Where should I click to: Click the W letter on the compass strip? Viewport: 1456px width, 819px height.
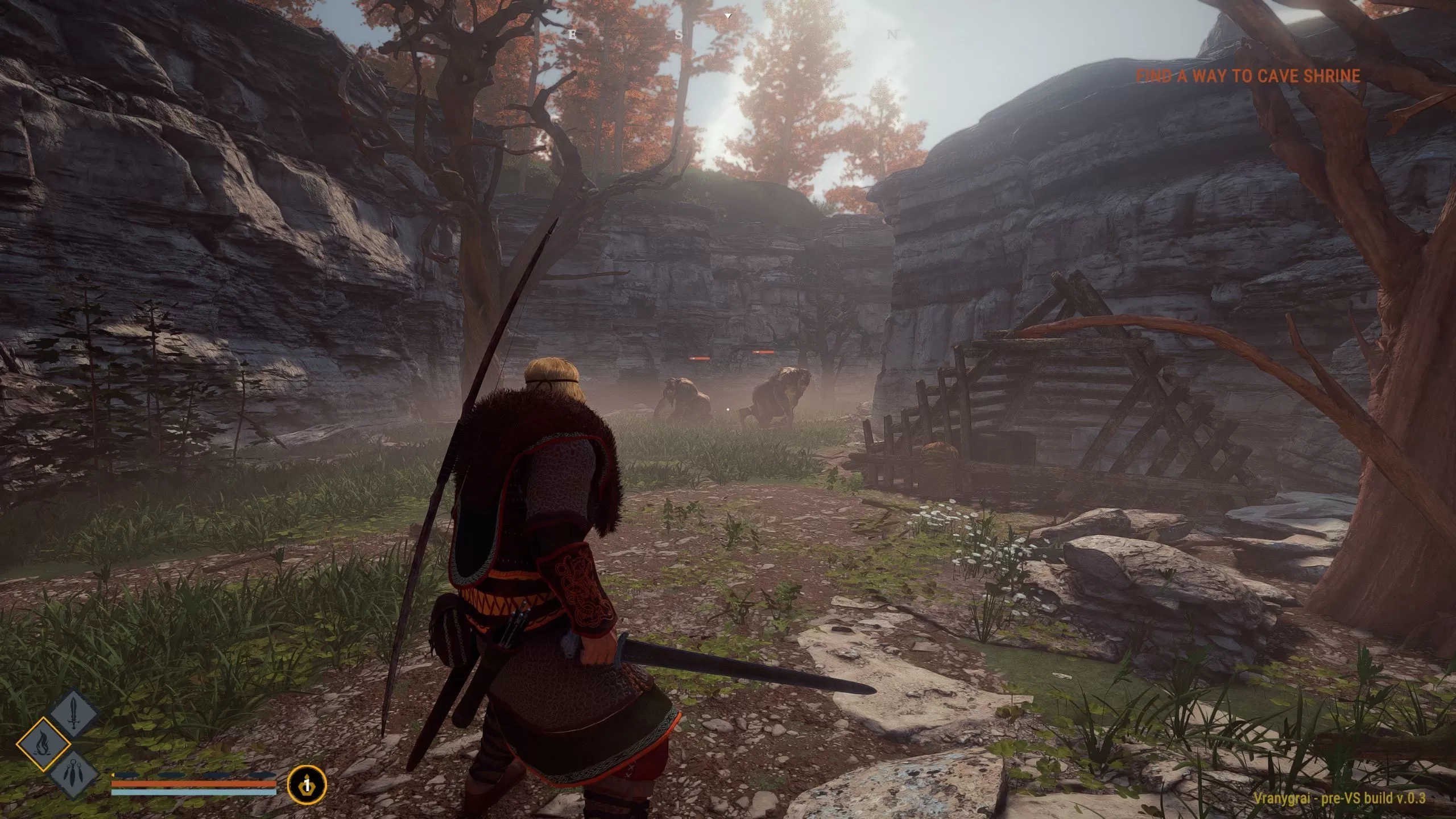pyautogui.click(x=784, y=34)
